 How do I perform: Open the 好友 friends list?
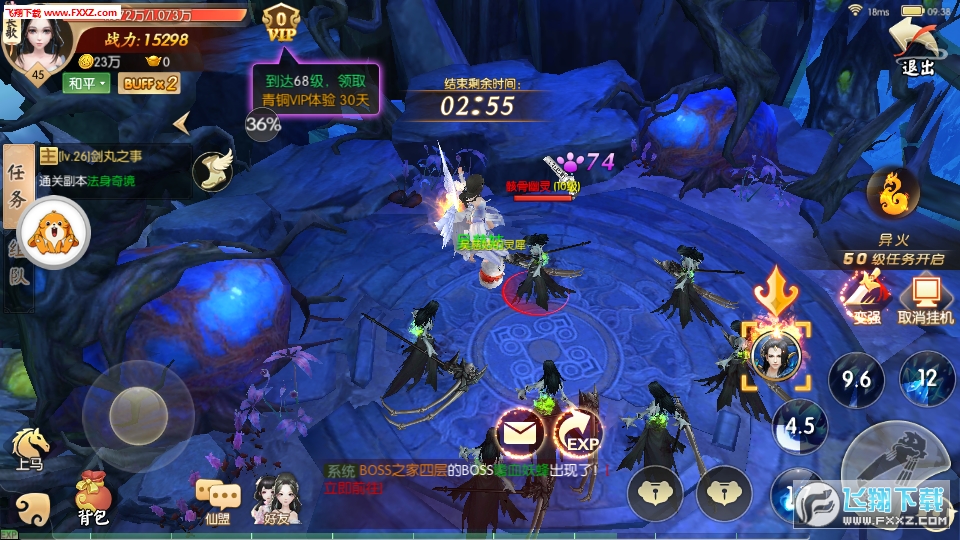(276, 498)
